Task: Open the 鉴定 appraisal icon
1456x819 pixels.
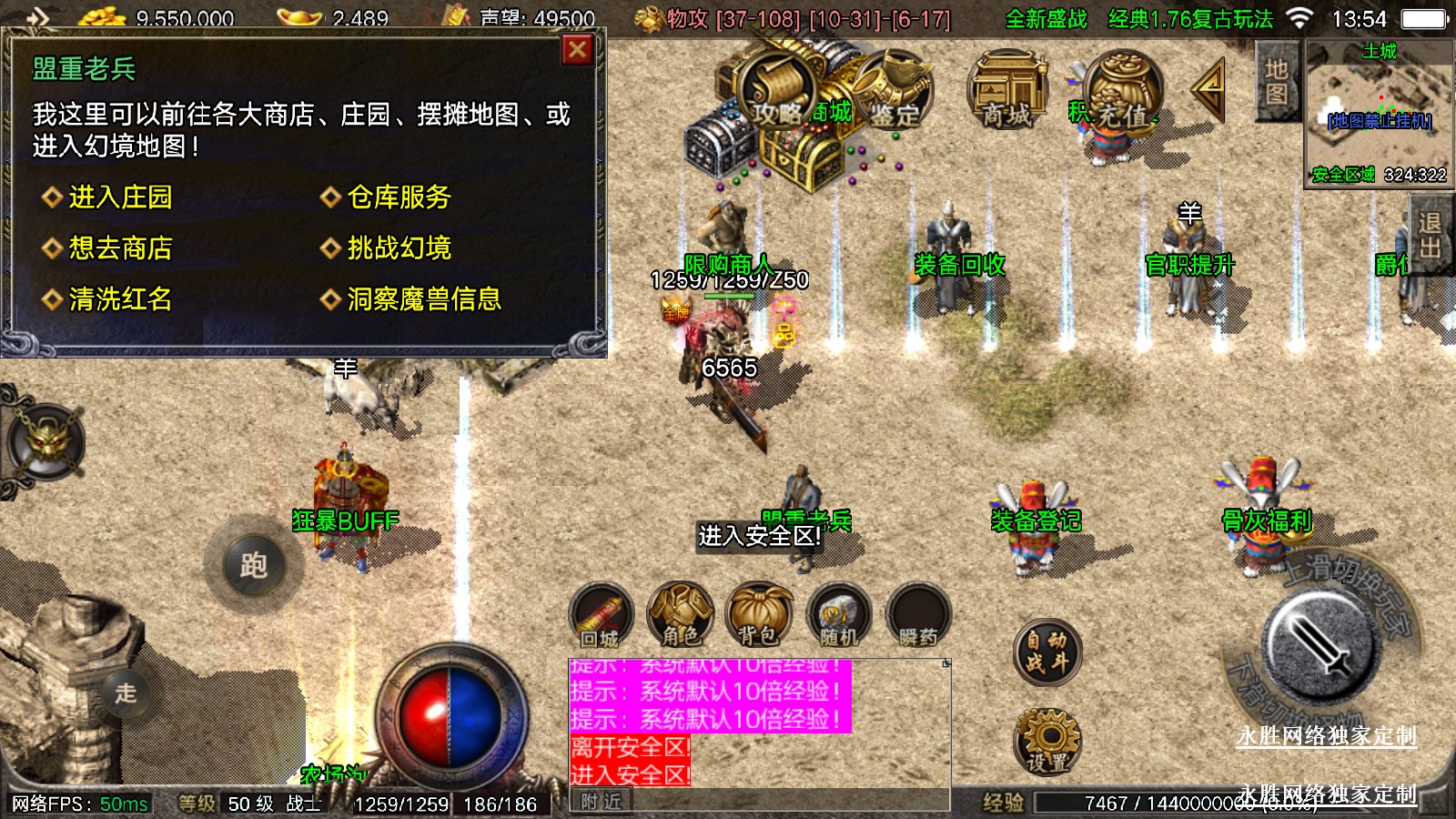Action: [x=895, y=91]
